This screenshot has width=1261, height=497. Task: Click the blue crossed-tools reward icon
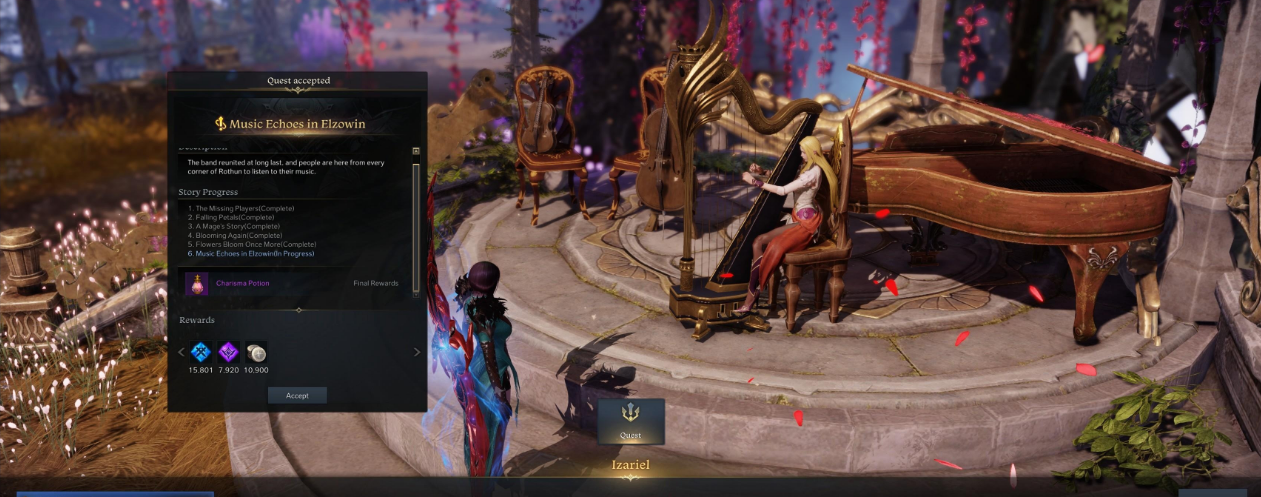[x=201, y=352]
